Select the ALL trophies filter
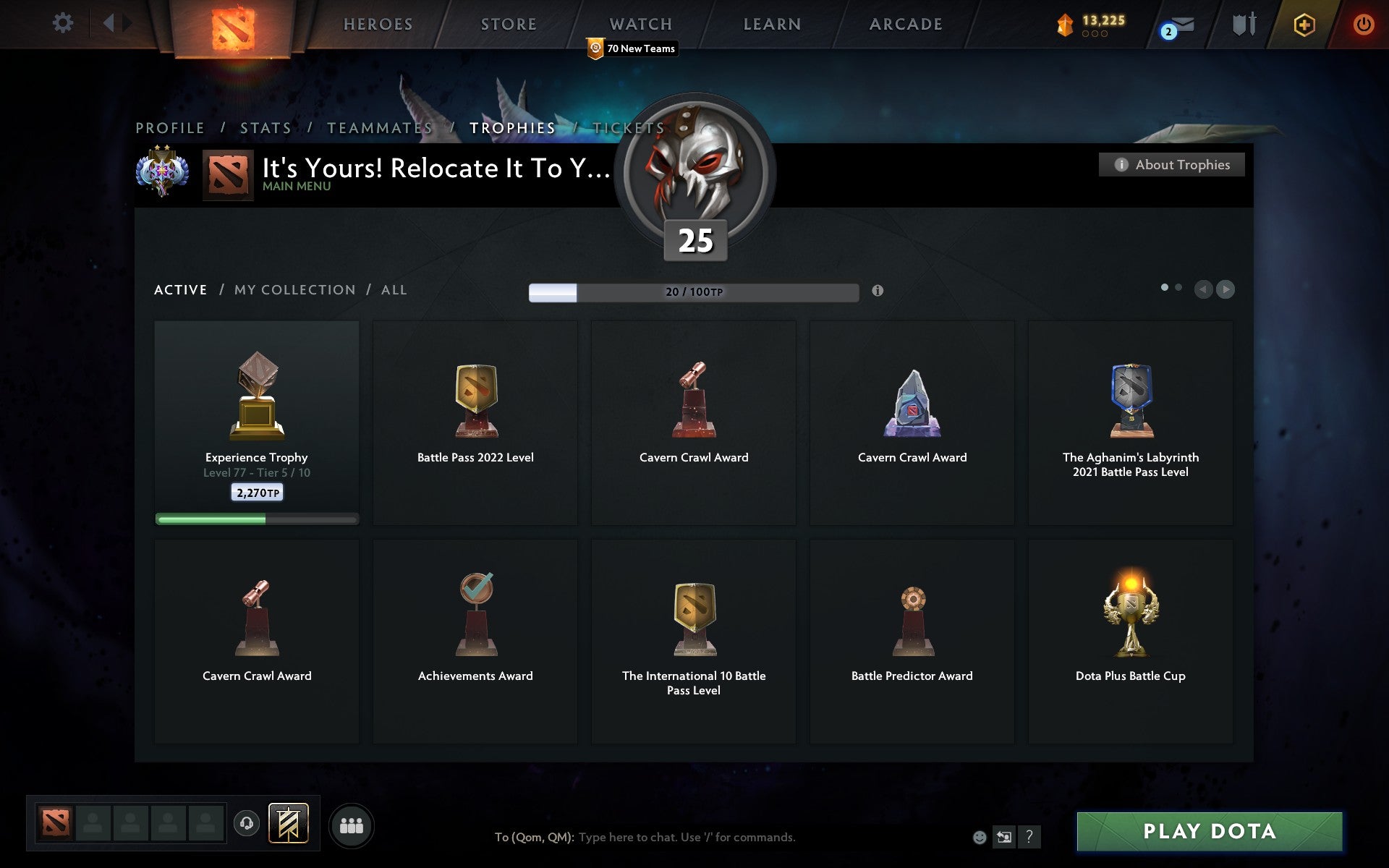The width and height of the screenshot is (1389, 868). [394, 289]
